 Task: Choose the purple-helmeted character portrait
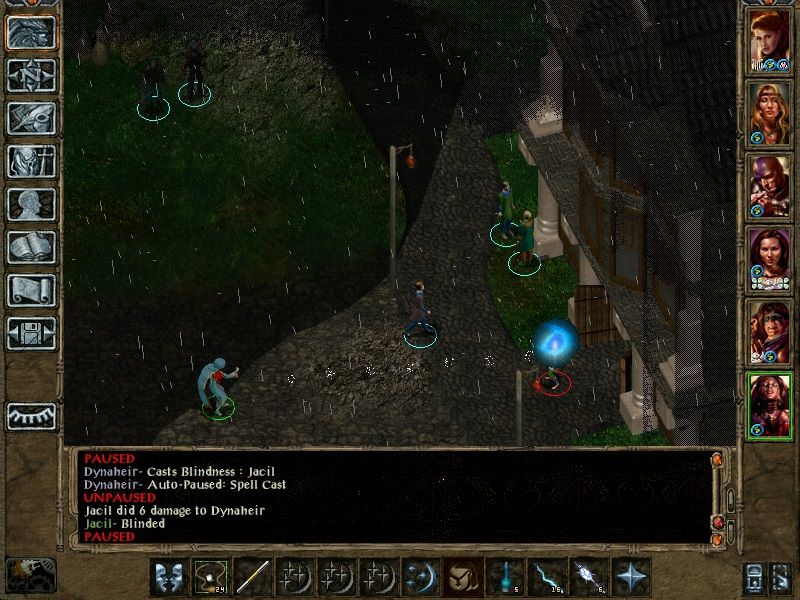pos(770,186)
